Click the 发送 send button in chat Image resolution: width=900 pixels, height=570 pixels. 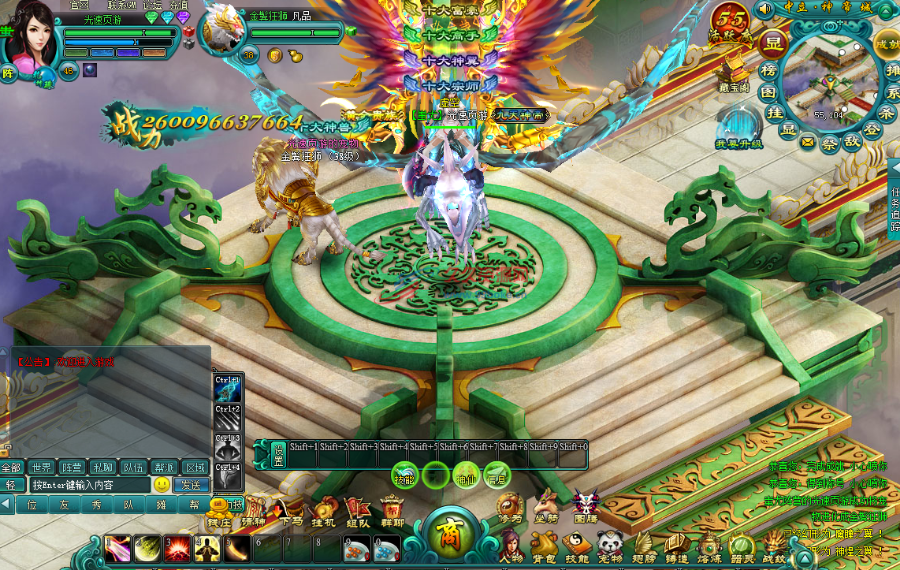(190, 485)
